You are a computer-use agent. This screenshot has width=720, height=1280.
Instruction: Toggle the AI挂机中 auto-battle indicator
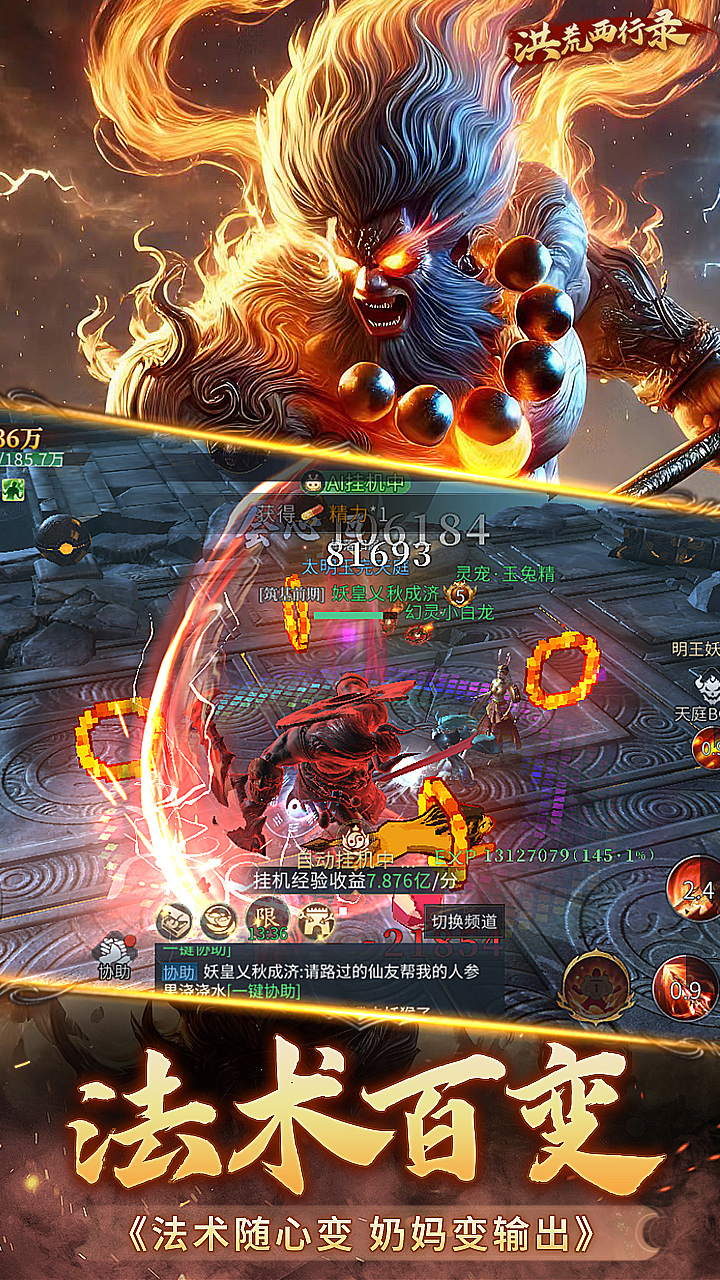point(355,483)
